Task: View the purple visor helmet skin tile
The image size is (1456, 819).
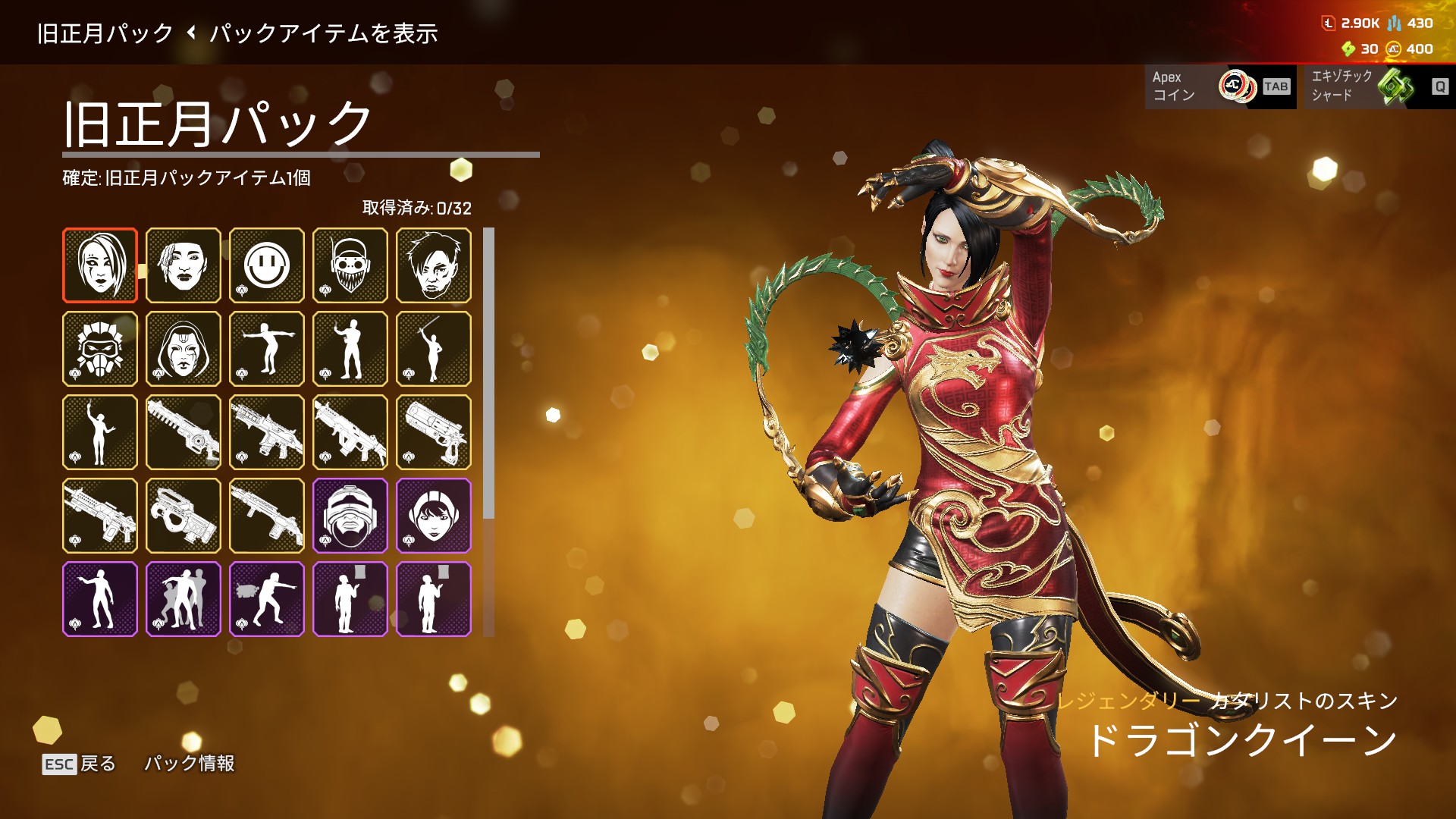Action: coord(350,516)
